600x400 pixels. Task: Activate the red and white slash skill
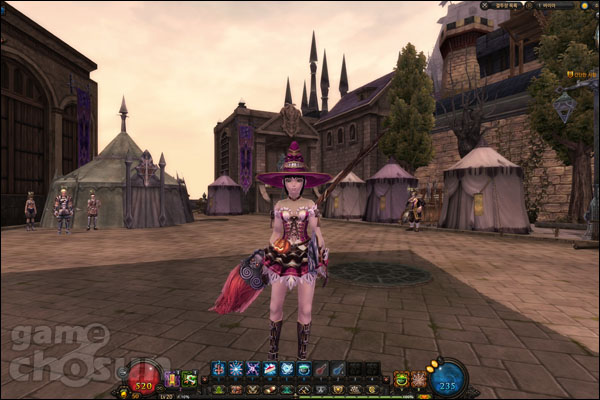coord(269,369)
